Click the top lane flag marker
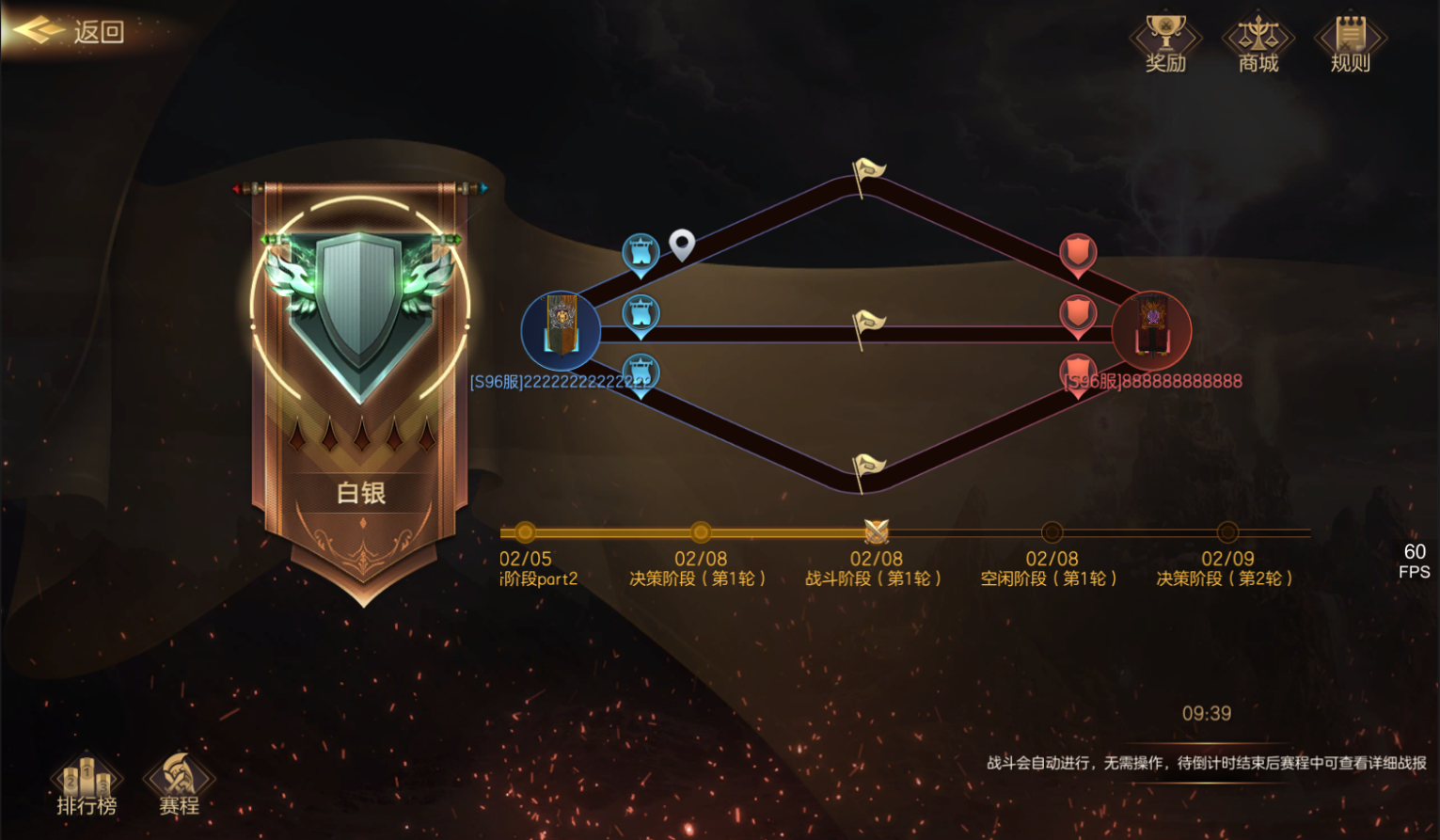 867,174
